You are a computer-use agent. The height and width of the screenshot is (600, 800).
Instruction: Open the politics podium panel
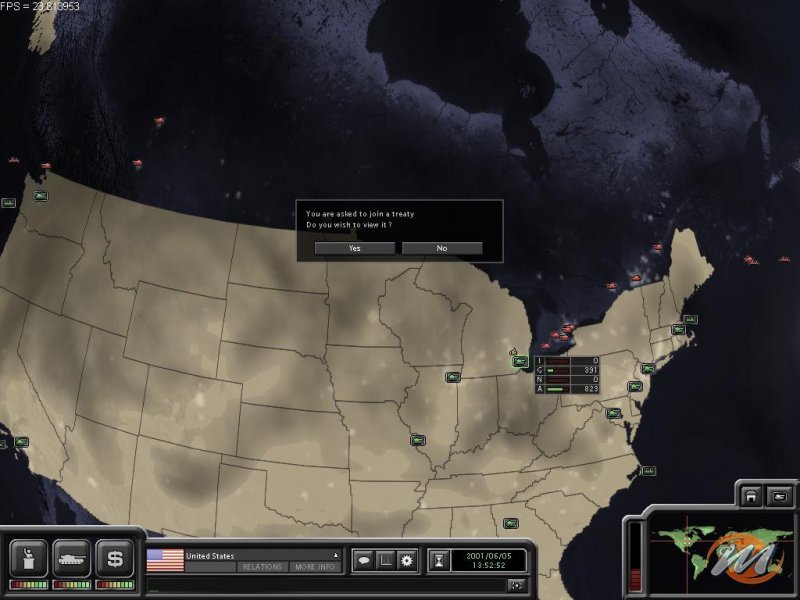tap(28, 557)
